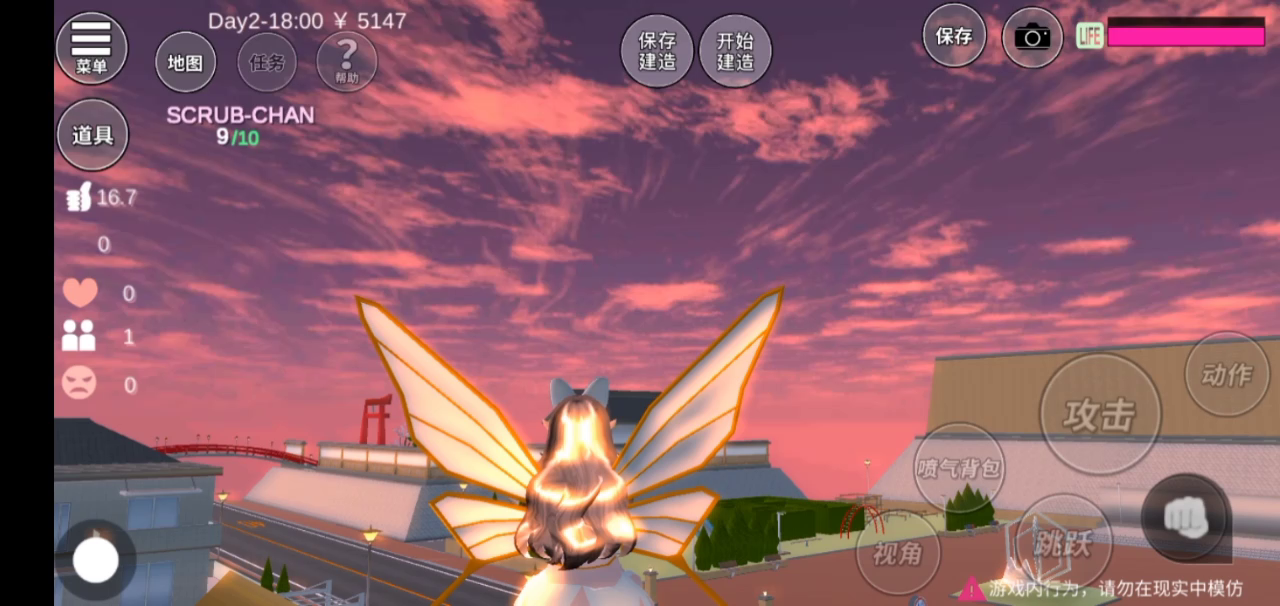
Task: Activate the 攻击 attack button
Action: pos(1100,414)
